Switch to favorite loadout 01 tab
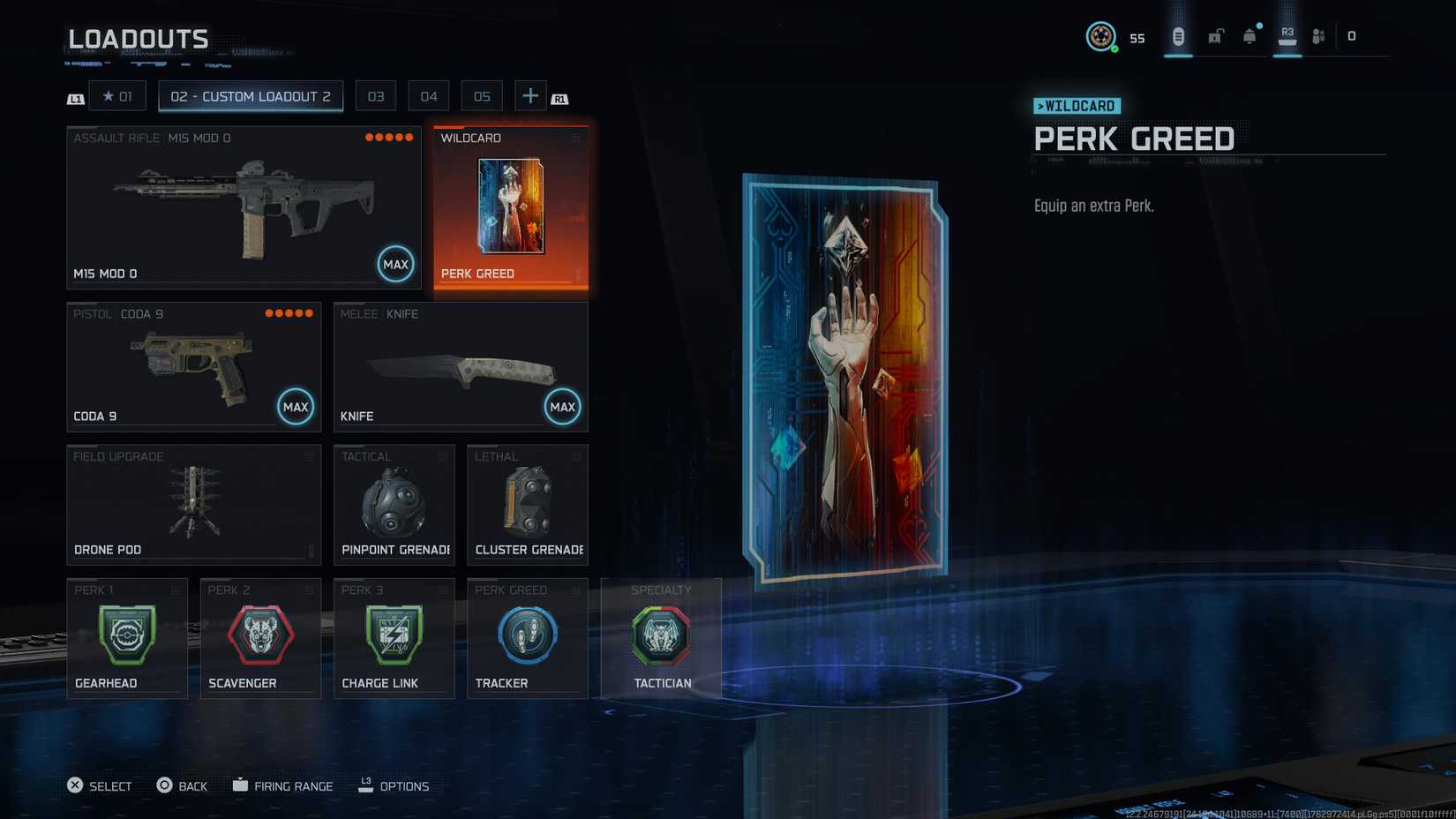1456x819 pixels. tap(117, 96)
